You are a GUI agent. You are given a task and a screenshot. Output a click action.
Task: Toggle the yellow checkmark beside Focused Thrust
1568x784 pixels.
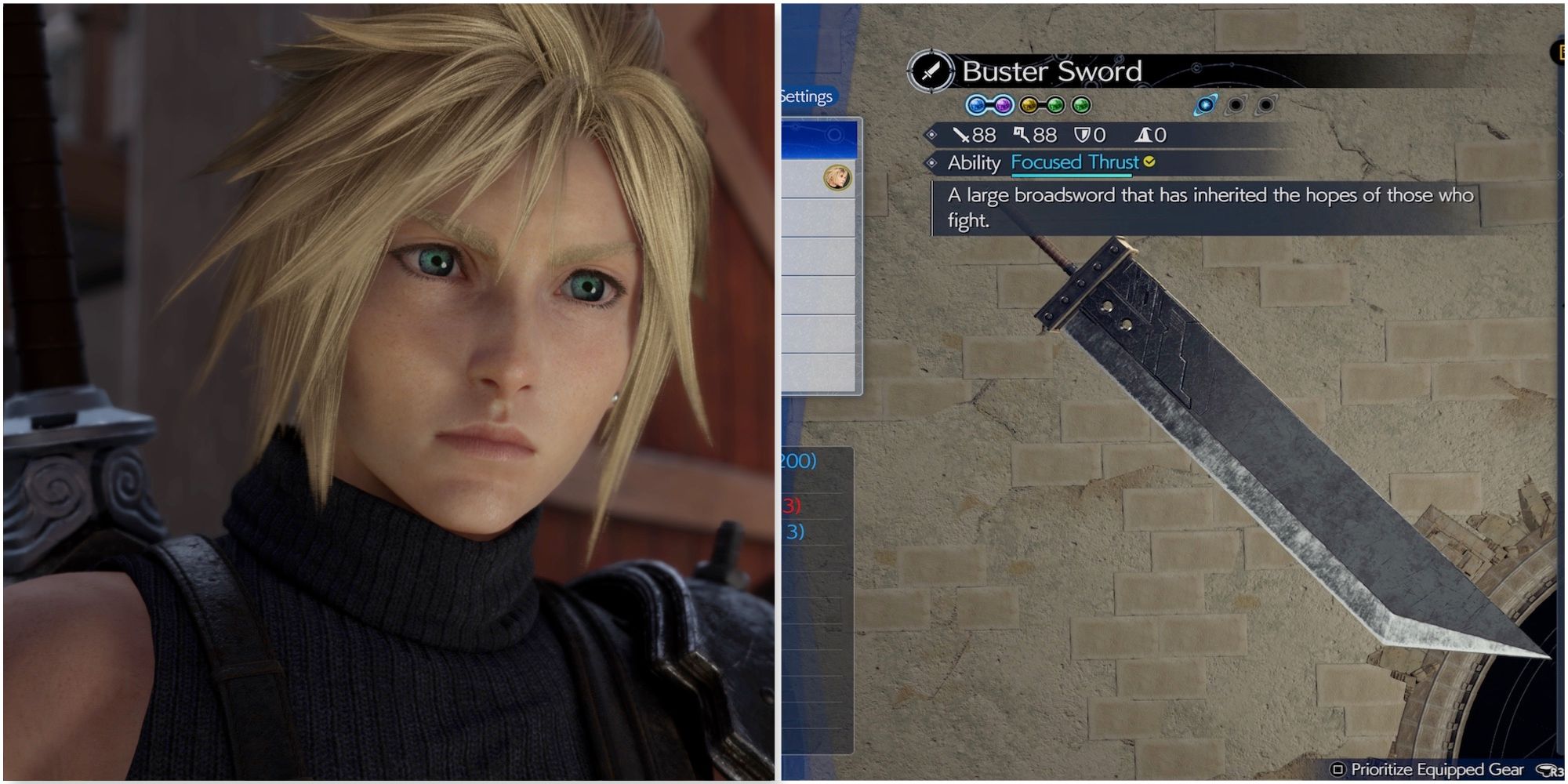[1149, 162]
